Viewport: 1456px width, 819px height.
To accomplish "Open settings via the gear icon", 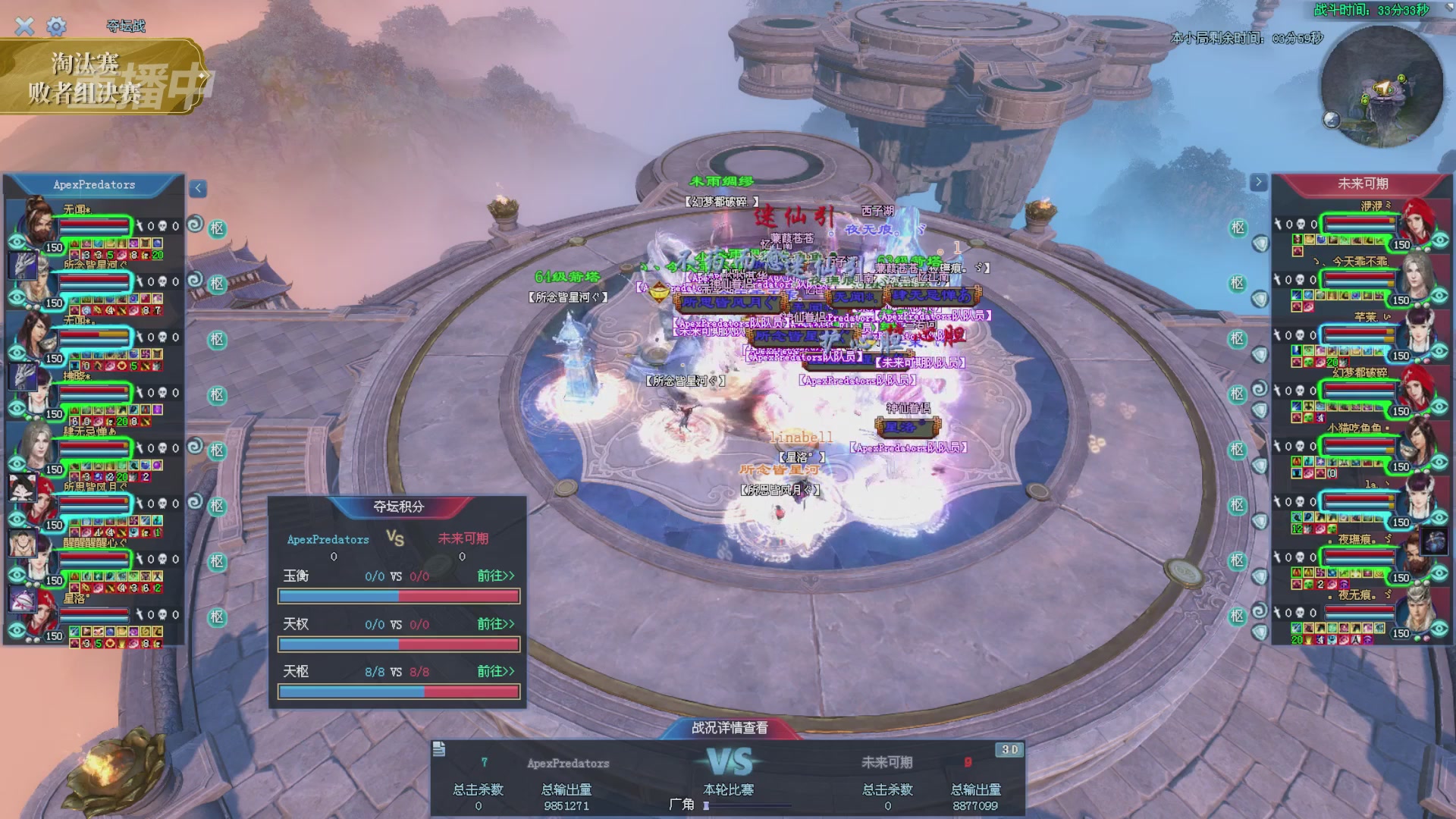I will (x=56, y=27).
